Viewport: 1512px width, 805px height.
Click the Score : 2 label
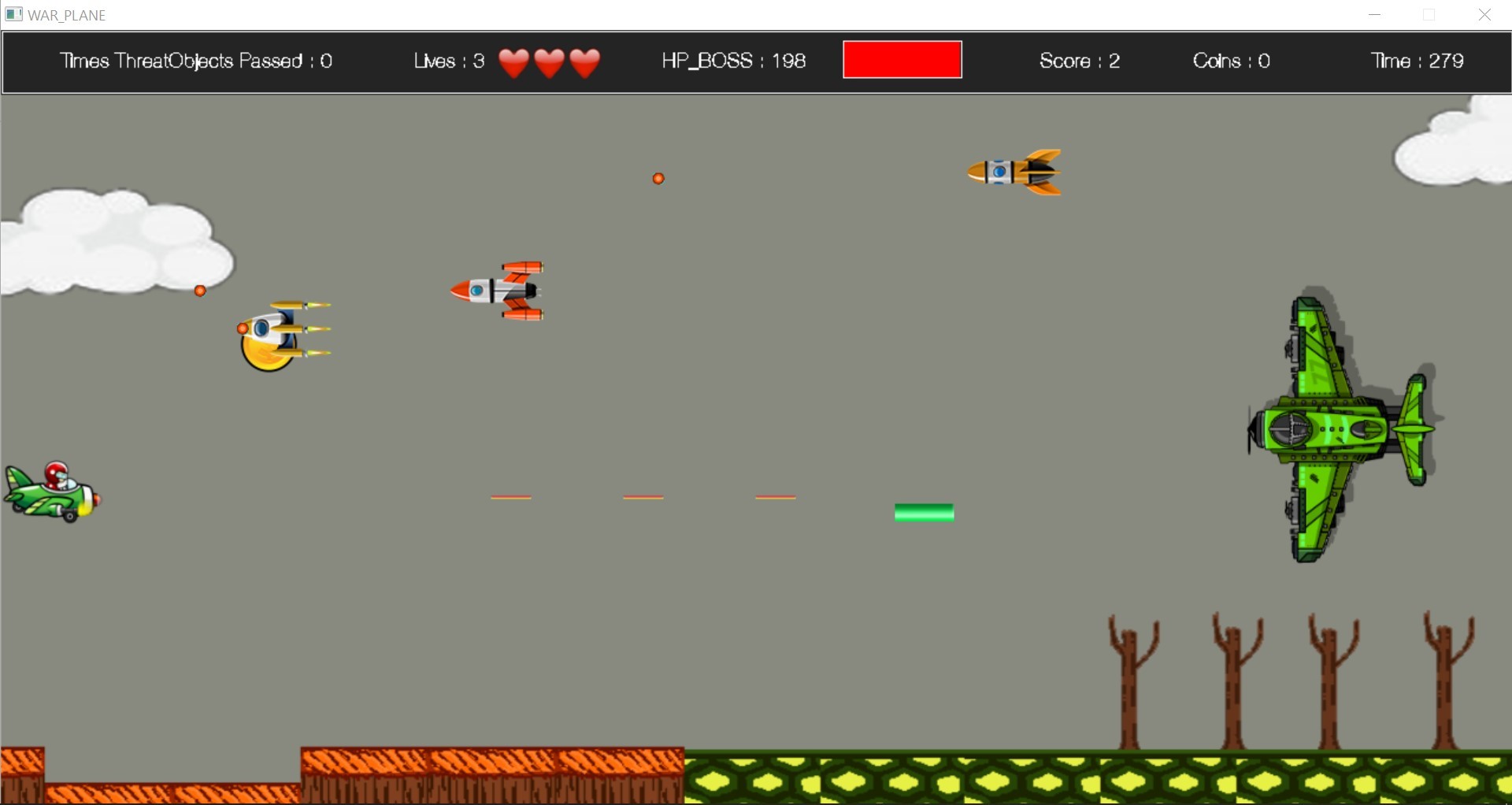(x=1080, y=61)
